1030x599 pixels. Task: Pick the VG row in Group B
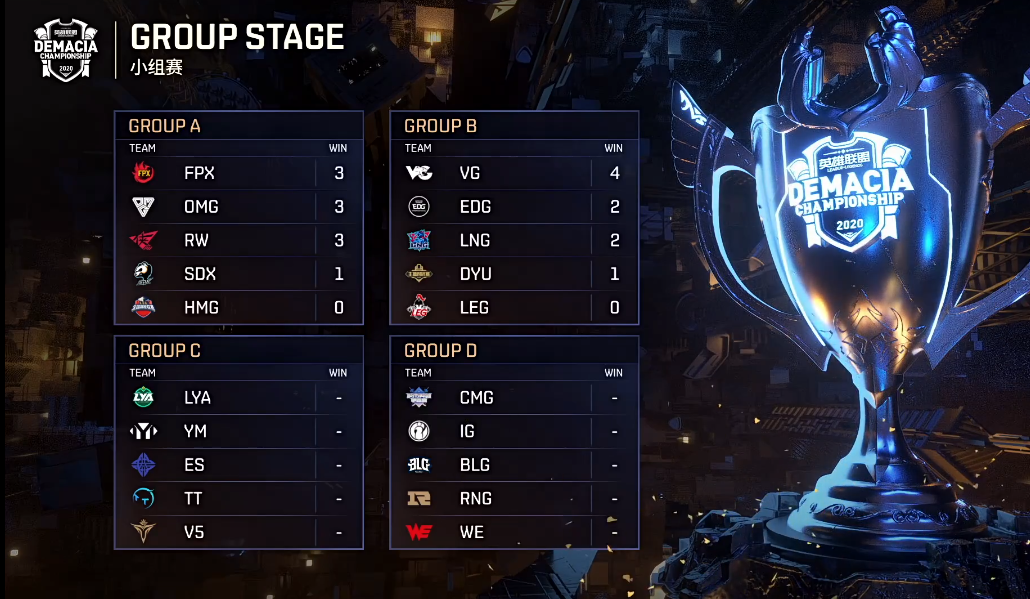[x=514, y=173]
